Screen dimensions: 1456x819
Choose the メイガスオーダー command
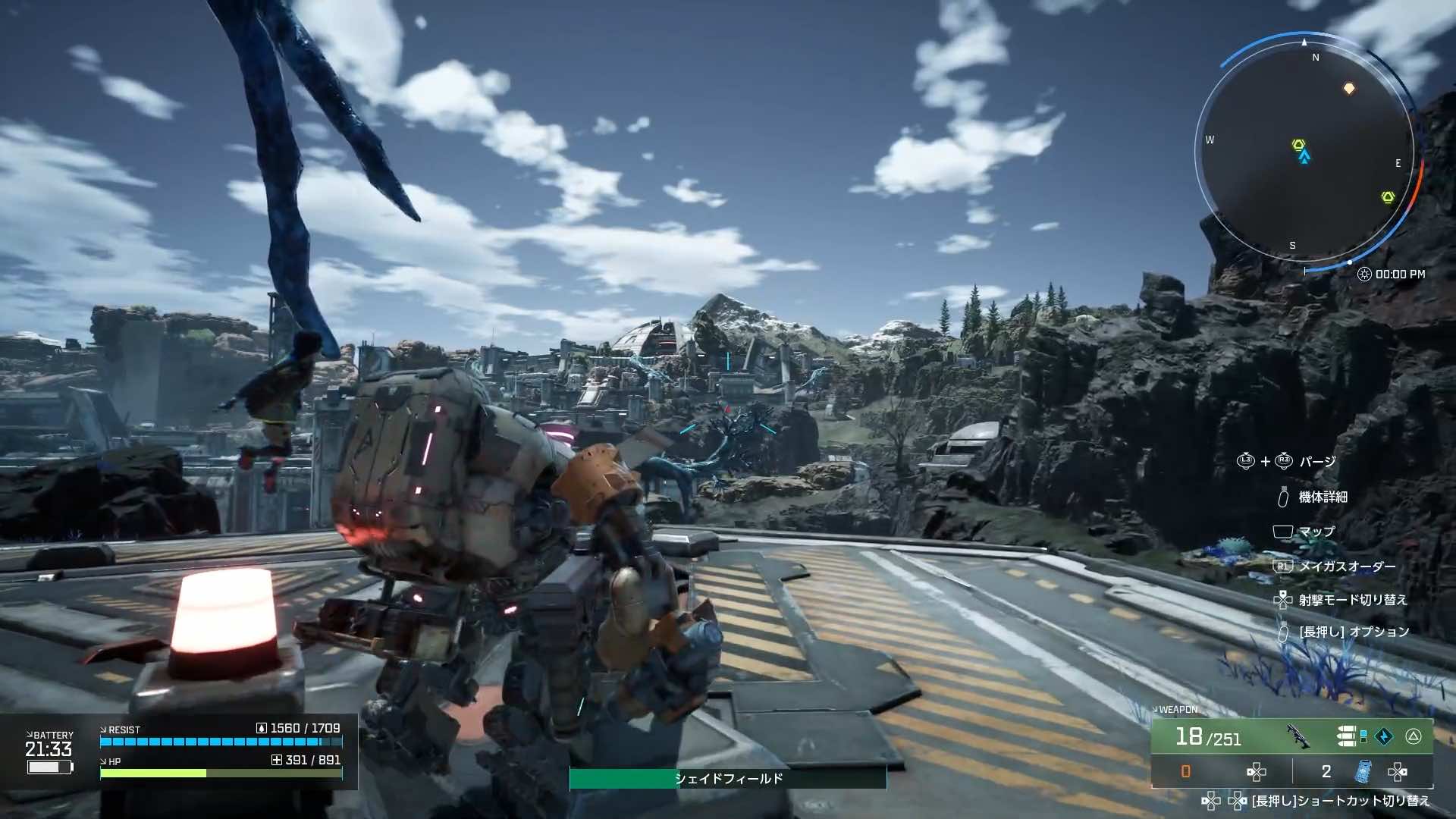[x=1347, y=566]
